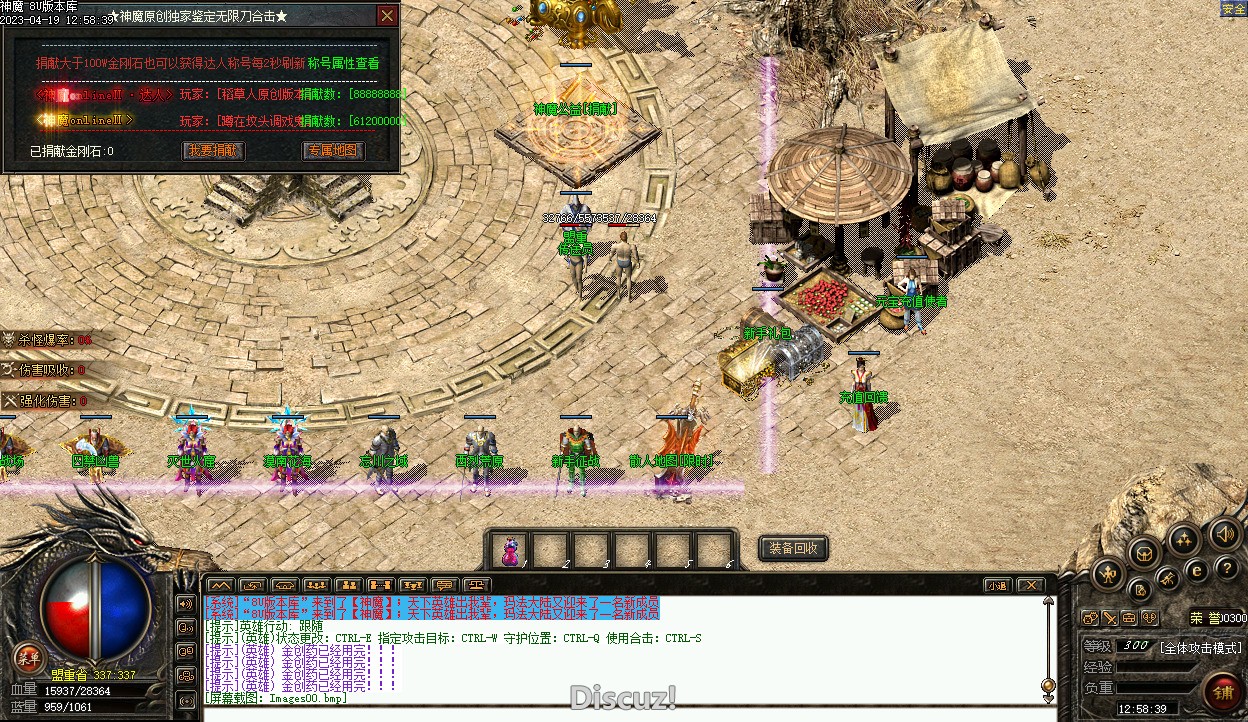The width and height of the screenshot is (1248, 722).
Task: Switch the 全体攻击模式 attack mode
Action: coord(1201,647)
